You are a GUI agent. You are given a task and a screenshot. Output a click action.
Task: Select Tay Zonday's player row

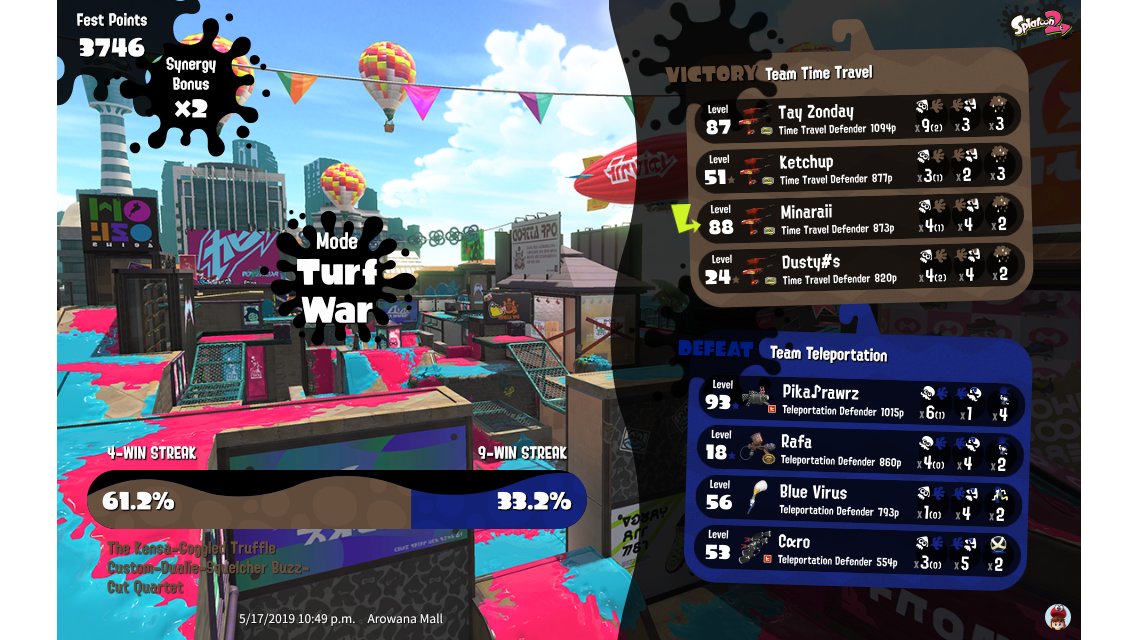[x=860, y=117]
